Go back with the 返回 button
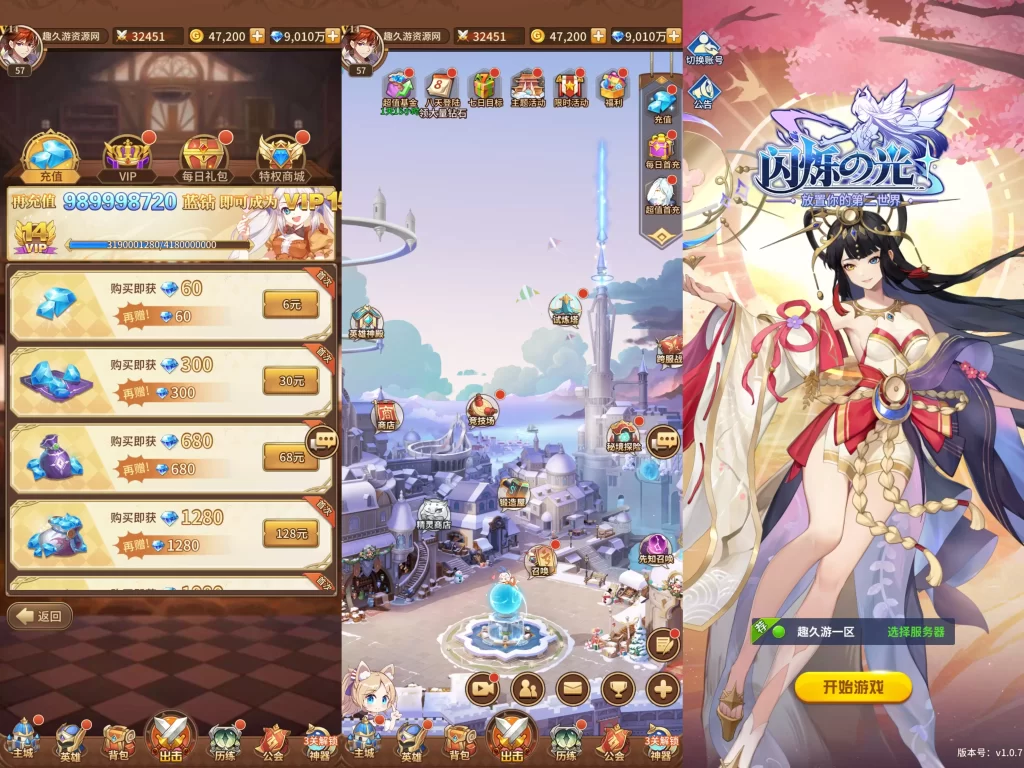 pyautogui.click(x=40, y=616)
